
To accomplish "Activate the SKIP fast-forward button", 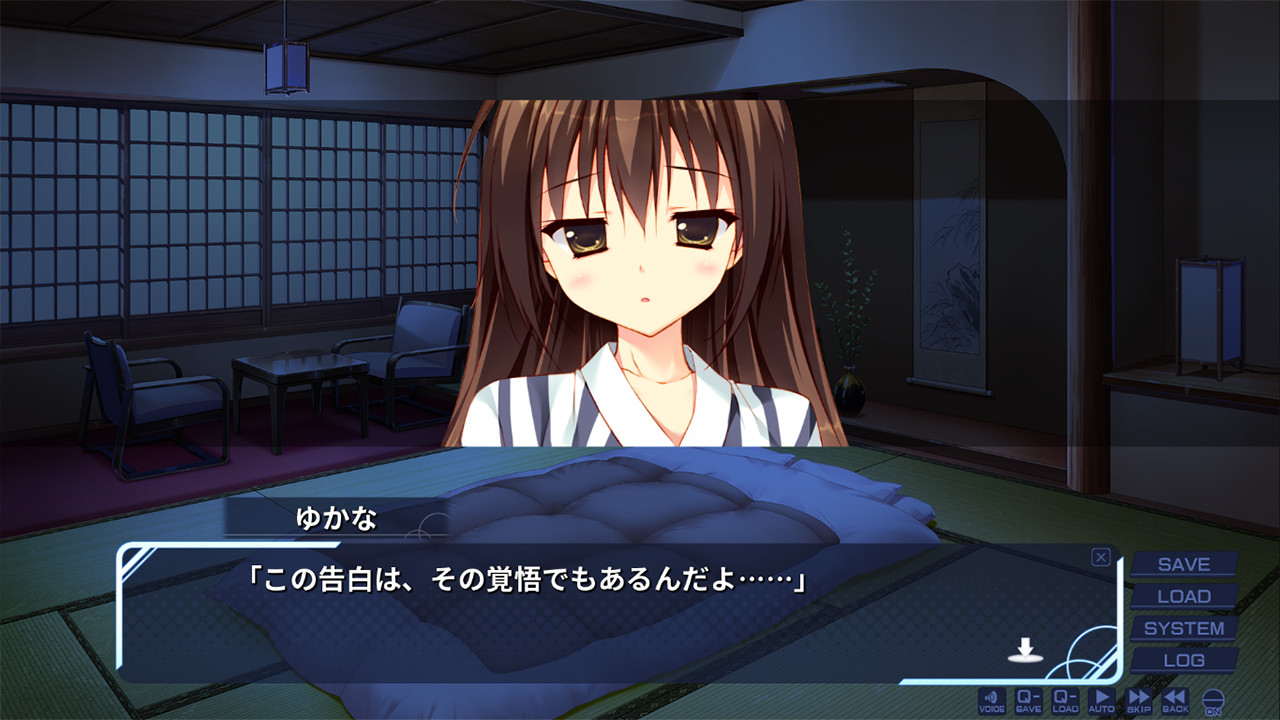I will click(1139, 700).
